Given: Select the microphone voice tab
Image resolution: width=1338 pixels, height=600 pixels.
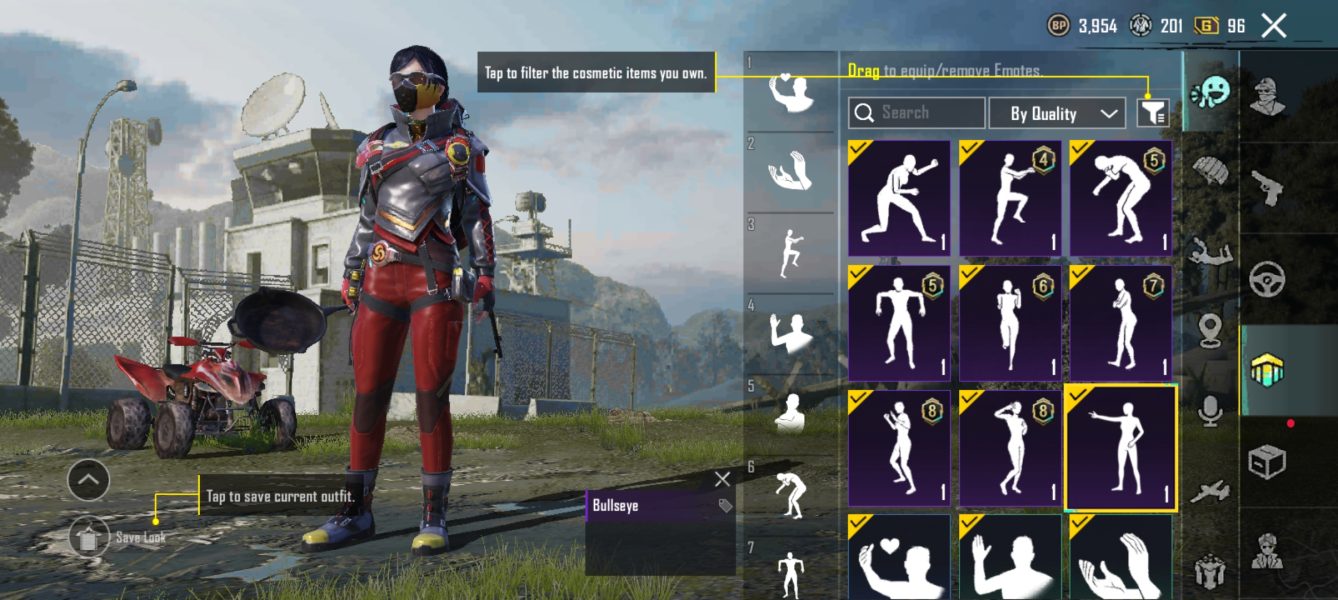Looking at the screenshot, I should pyautogui.click(x=1210, y=410).
